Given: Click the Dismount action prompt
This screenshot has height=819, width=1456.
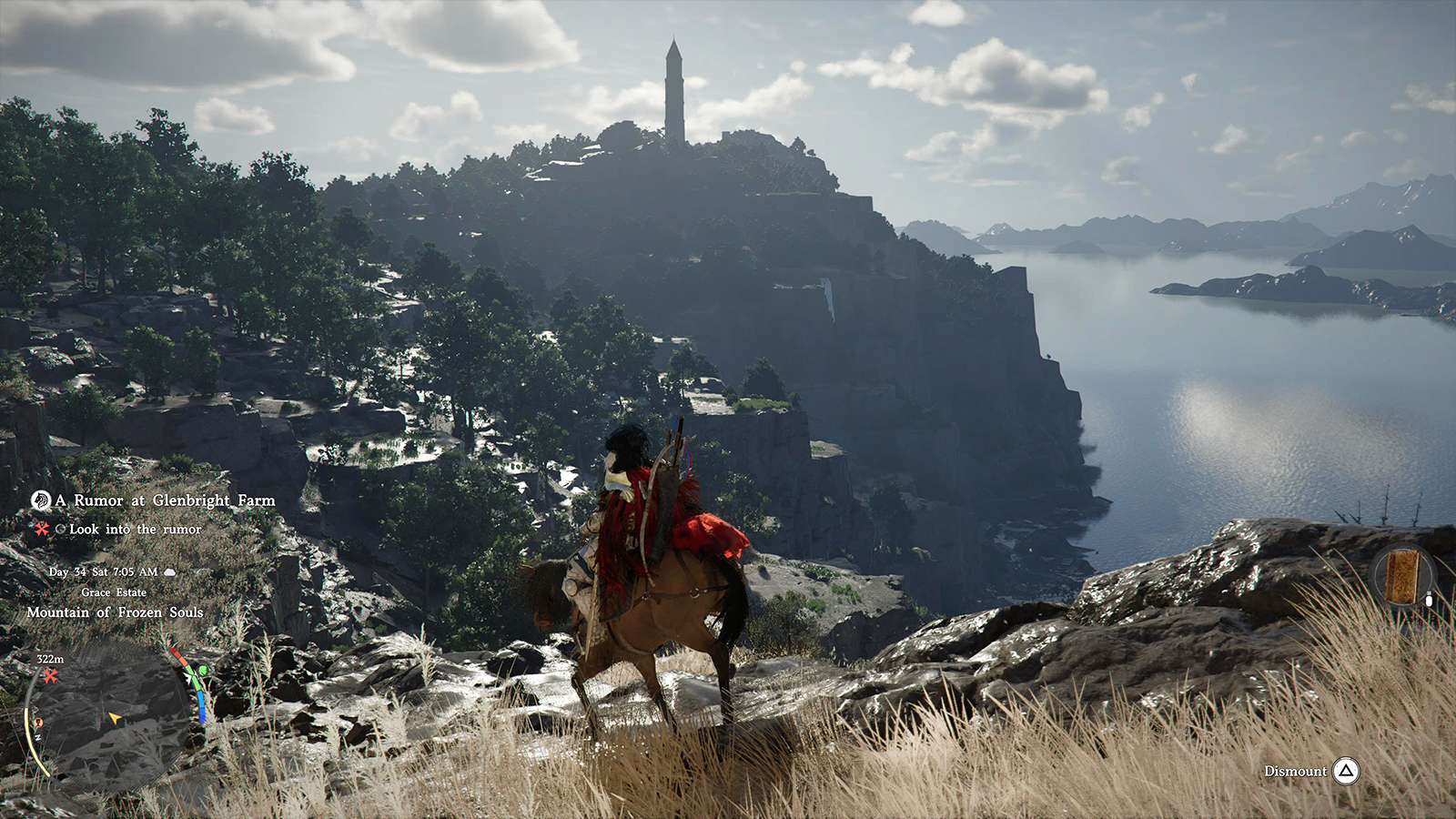Looking at the screenshot, I should [1296, 771].
